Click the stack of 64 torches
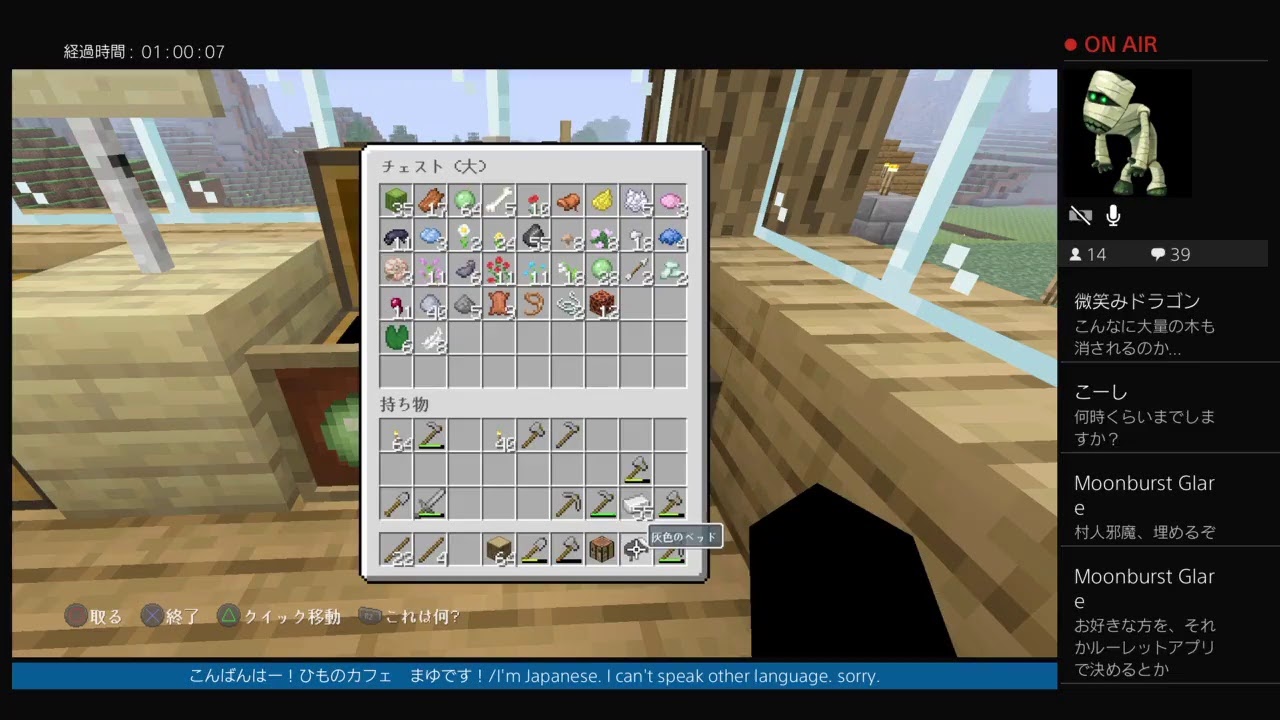1280x720 pixels. [397, 435]
